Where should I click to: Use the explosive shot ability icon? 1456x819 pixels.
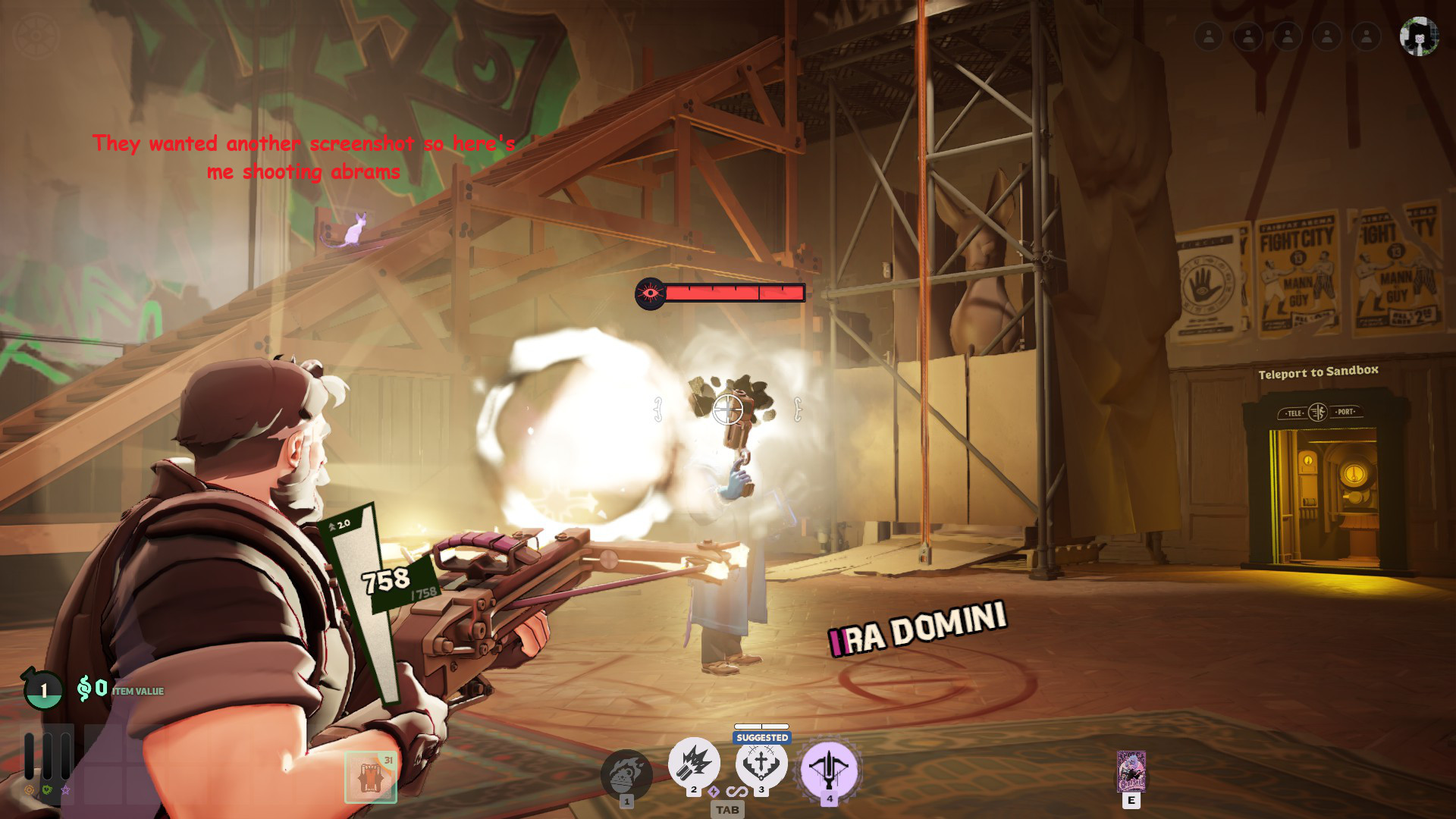[x=694, y=764]
